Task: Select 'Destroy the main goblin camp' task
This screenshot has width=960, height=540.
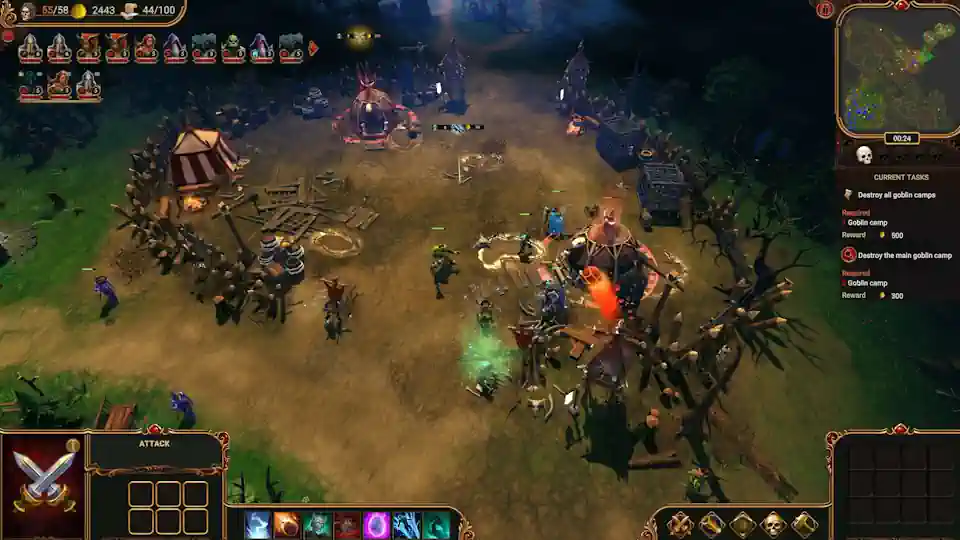Action: [903, 255]
